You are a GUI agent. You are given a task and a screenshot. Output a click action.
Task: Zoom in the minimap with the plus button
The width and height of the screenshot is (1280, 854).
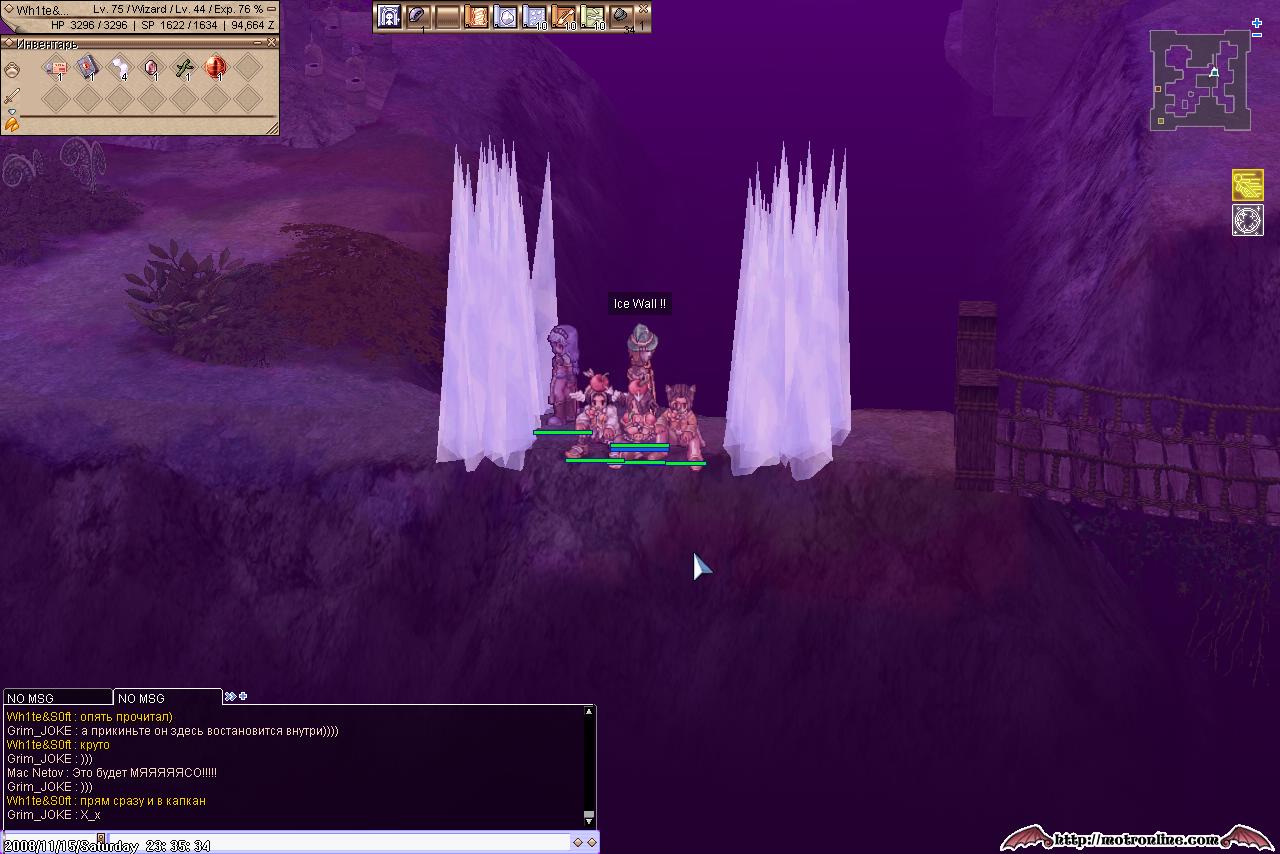coord(1257,23)
